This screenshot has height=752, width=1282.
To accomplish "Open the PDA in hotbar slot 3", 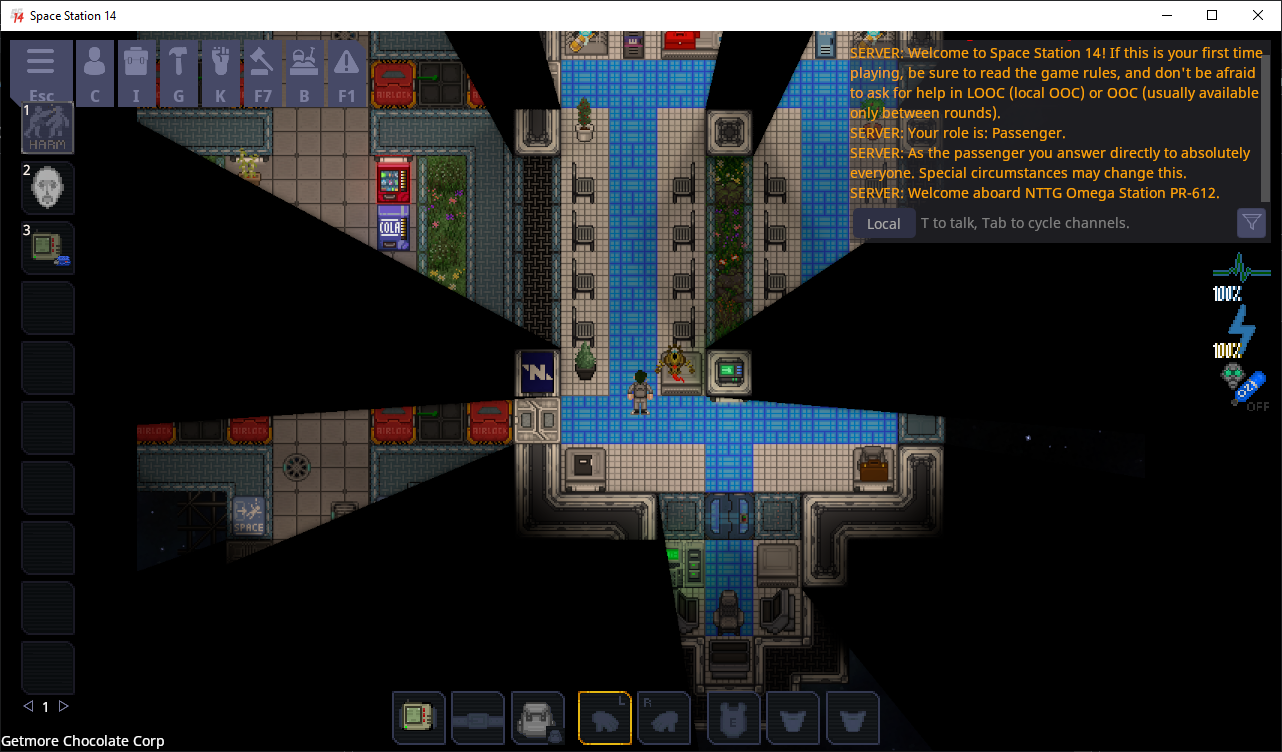I will 47,248.
